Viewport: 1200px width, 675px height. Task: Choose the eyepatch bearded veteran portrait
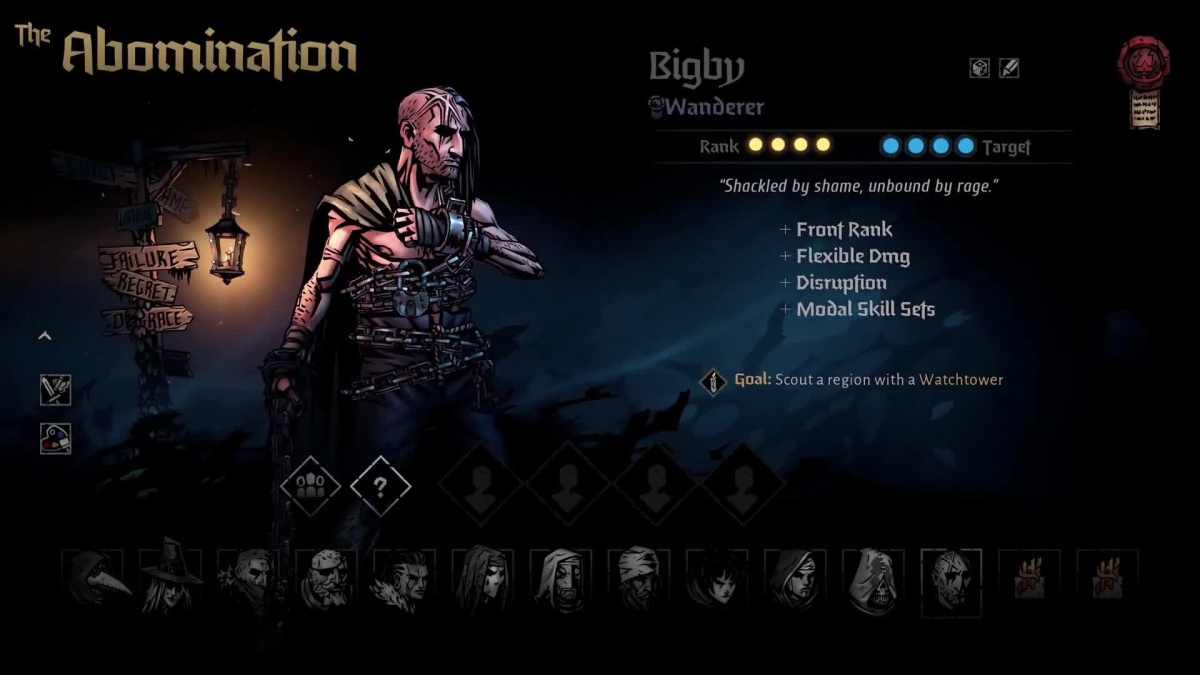click(327, 580)
